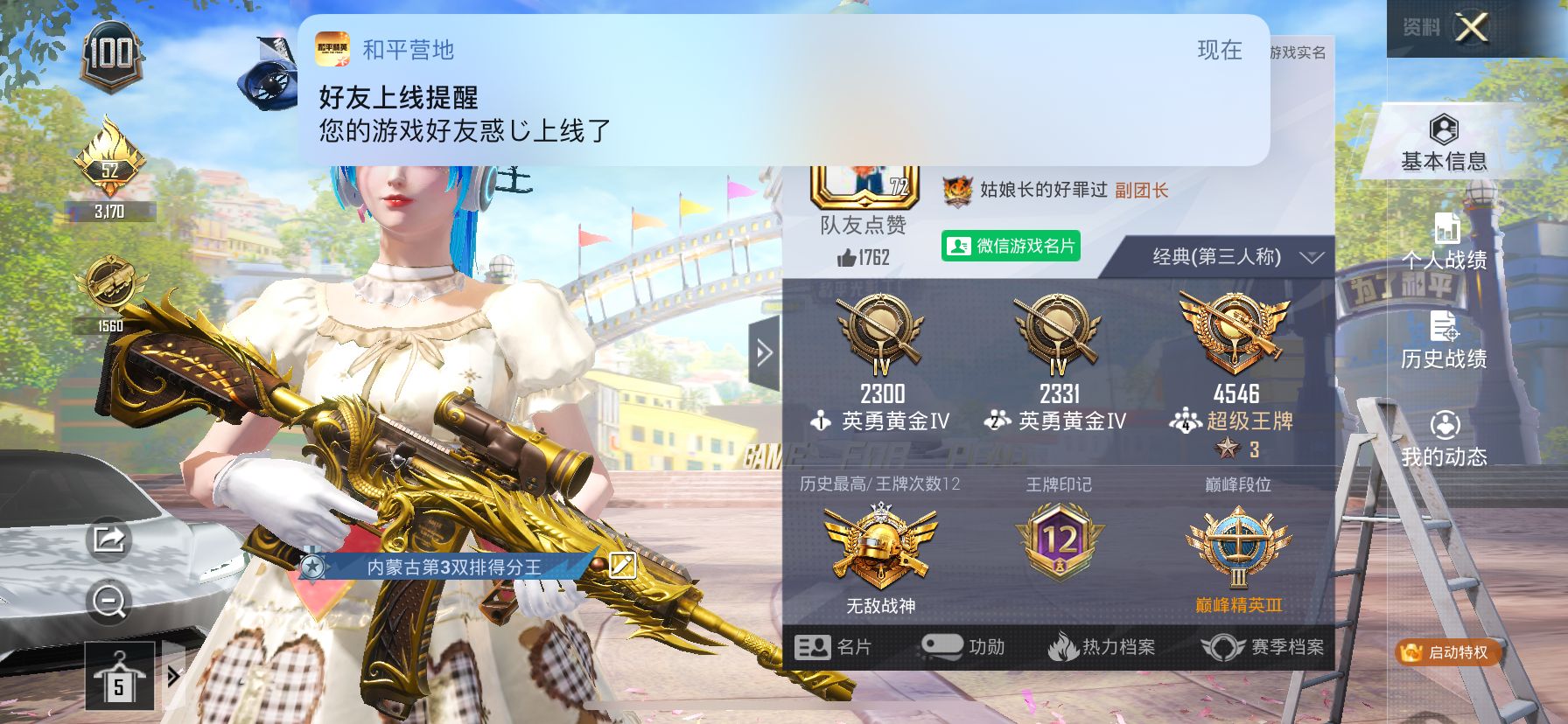Open the 微信游戏名片 green button
Image resolution: width=1568 pixels, height=724 pixels.
(1011, 247)
